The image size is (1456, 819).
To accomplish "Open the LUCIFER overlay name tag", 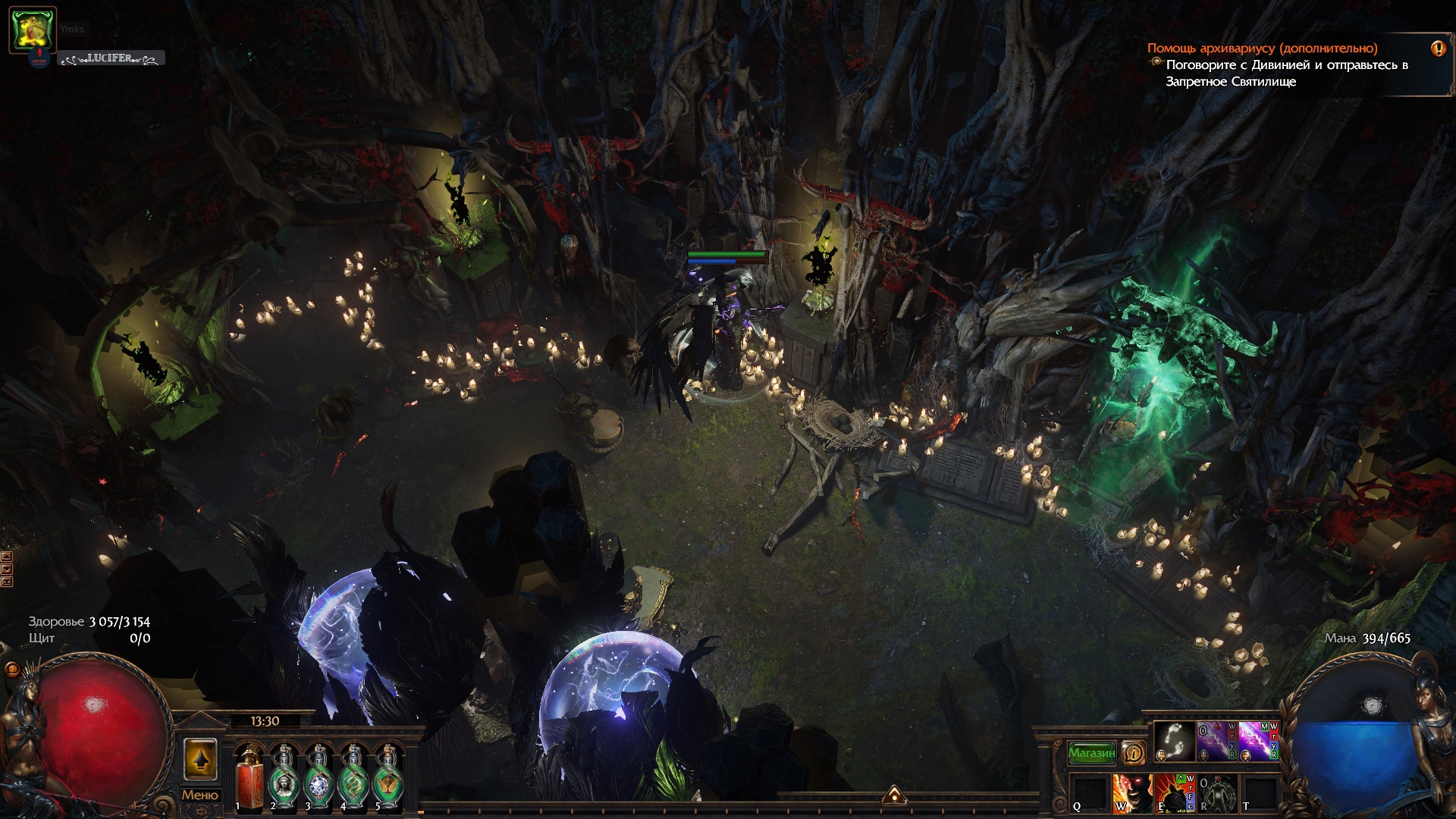I will point(111,58).
